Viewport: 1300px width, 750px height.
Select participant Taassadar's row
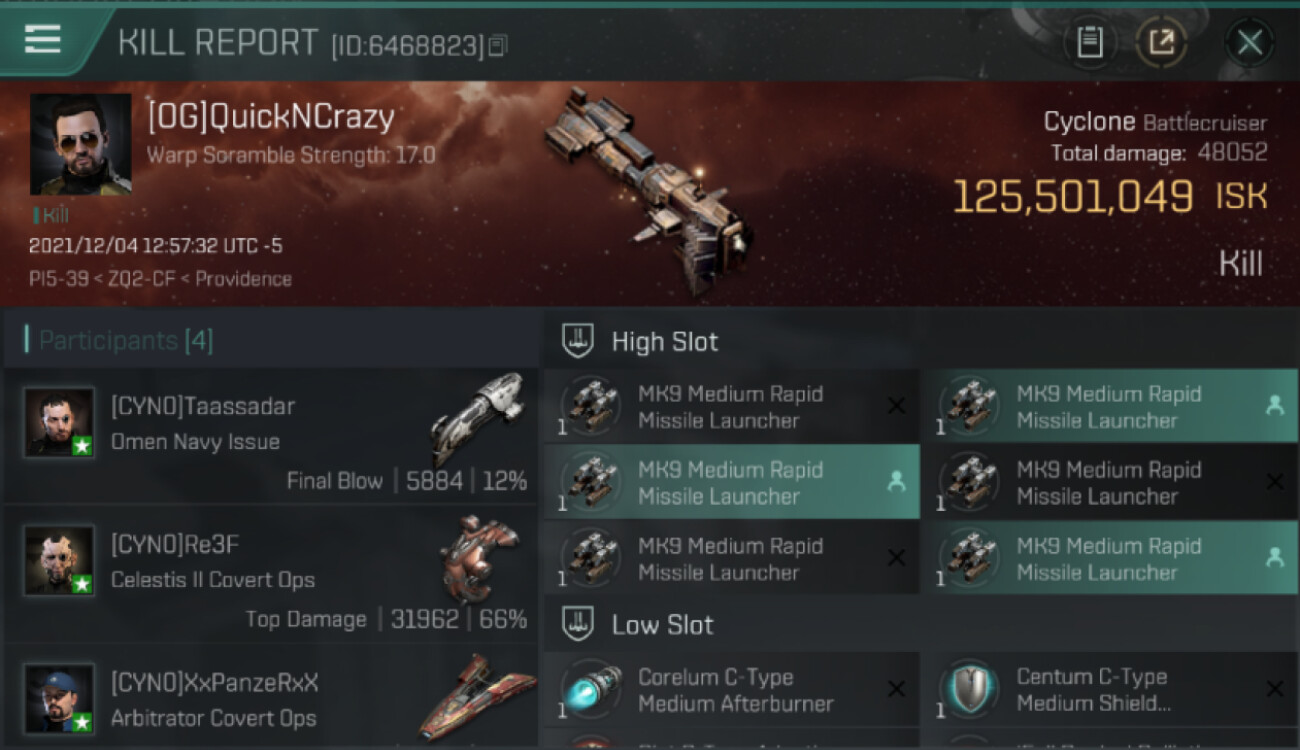(270, 437)
